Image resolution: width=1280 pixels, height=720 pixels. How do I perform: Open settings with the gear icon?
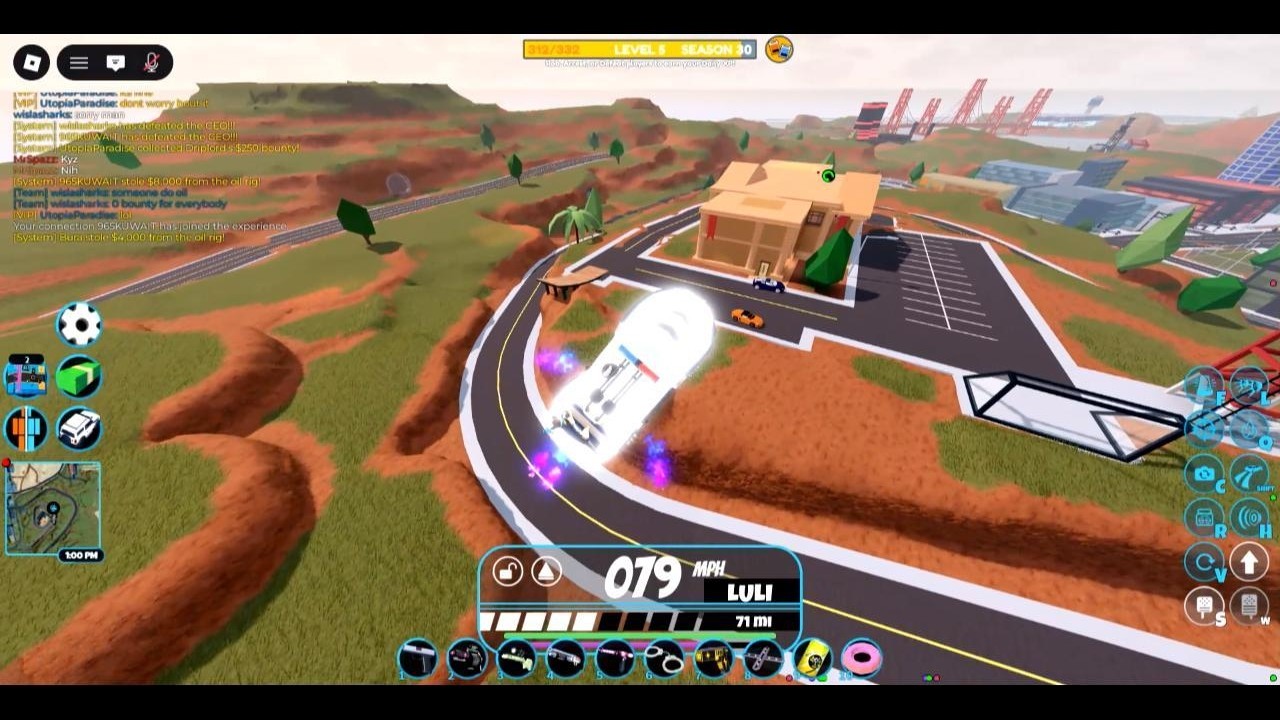tap(79, 324)
